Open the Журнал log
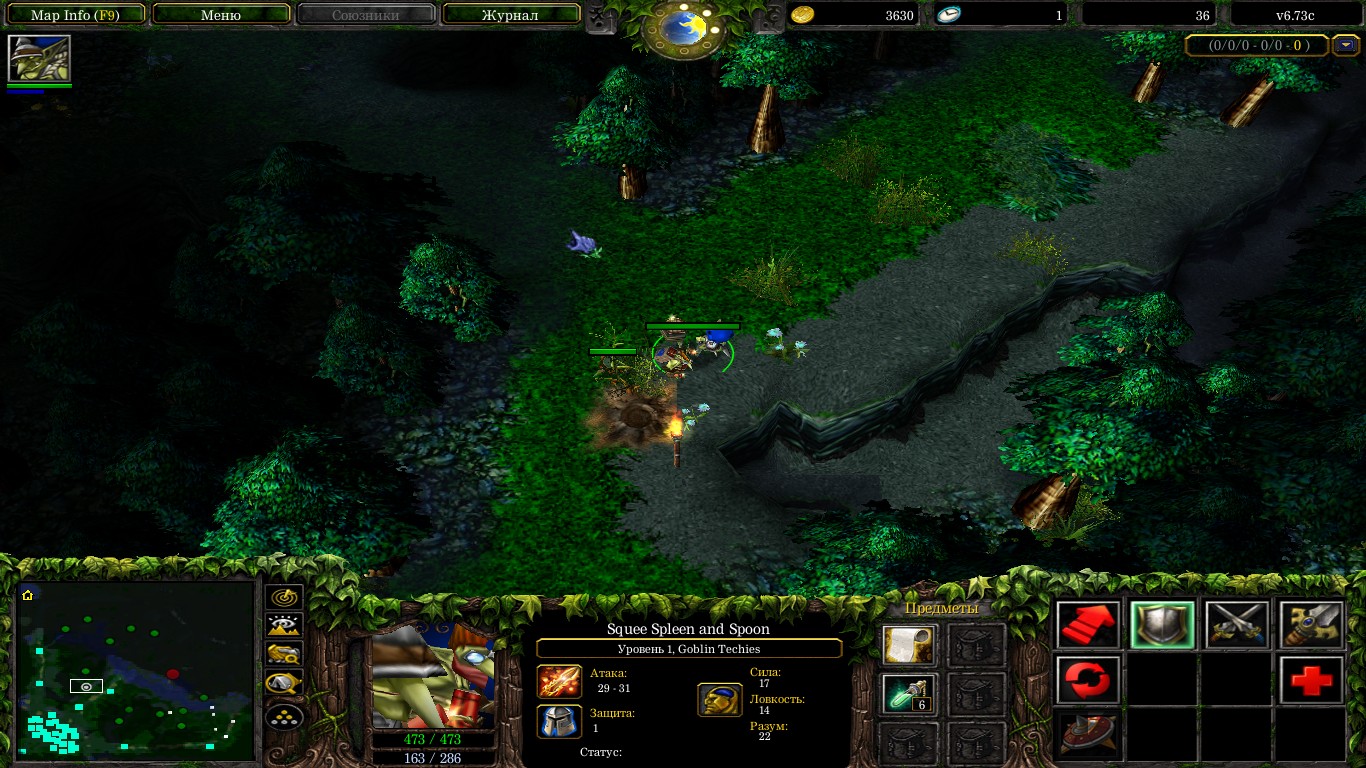Screen dimensions: 1366x768 (x=510, y=15)
